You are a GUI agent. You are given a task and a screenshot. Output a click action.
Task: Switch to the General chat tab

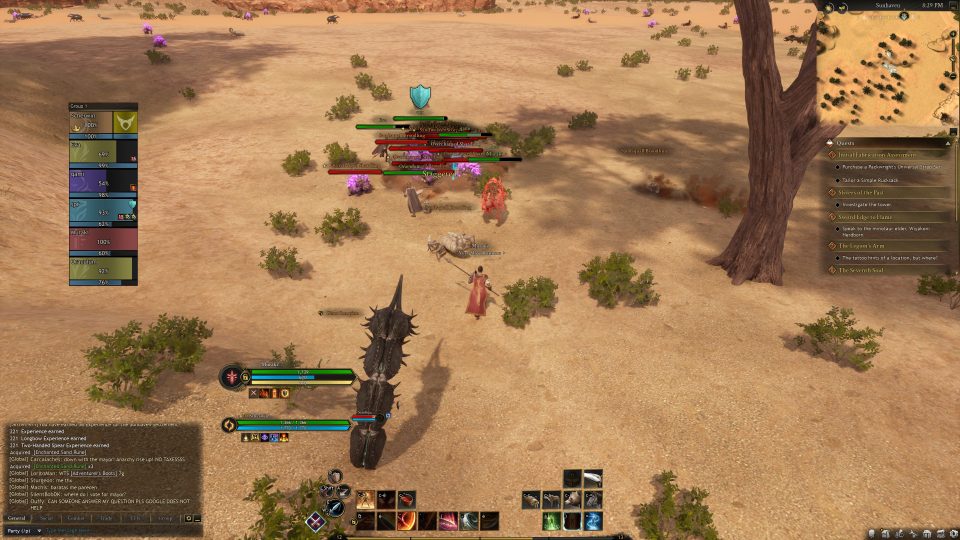pos(16,518)
